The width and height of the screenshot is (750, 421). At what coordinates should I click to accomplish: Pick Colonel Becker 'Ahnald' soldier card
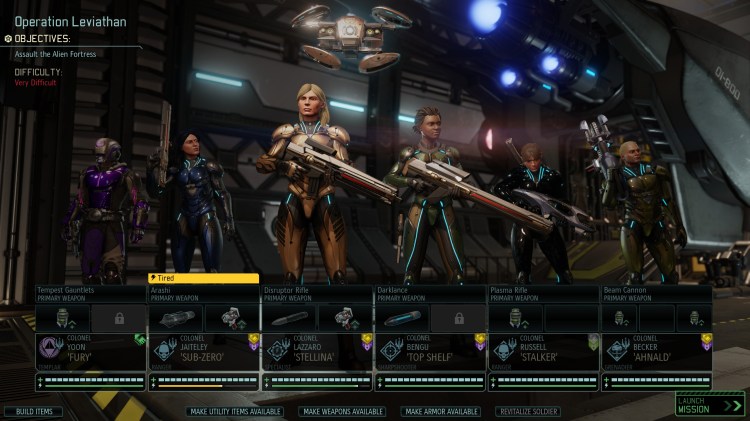click(x=656, y=352)
